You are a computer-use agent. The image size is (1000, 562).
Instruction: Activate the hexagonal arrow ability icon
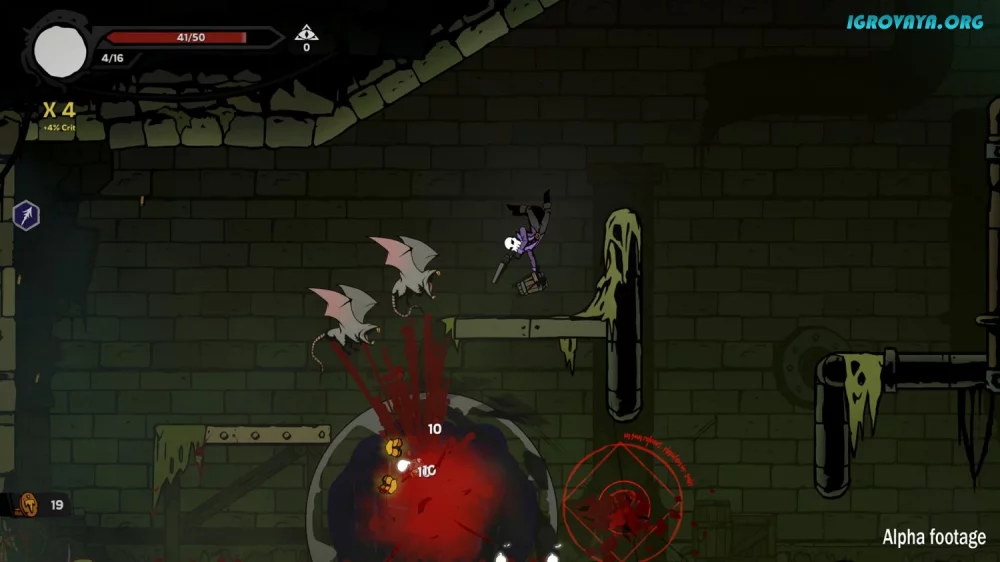point(26,214)
